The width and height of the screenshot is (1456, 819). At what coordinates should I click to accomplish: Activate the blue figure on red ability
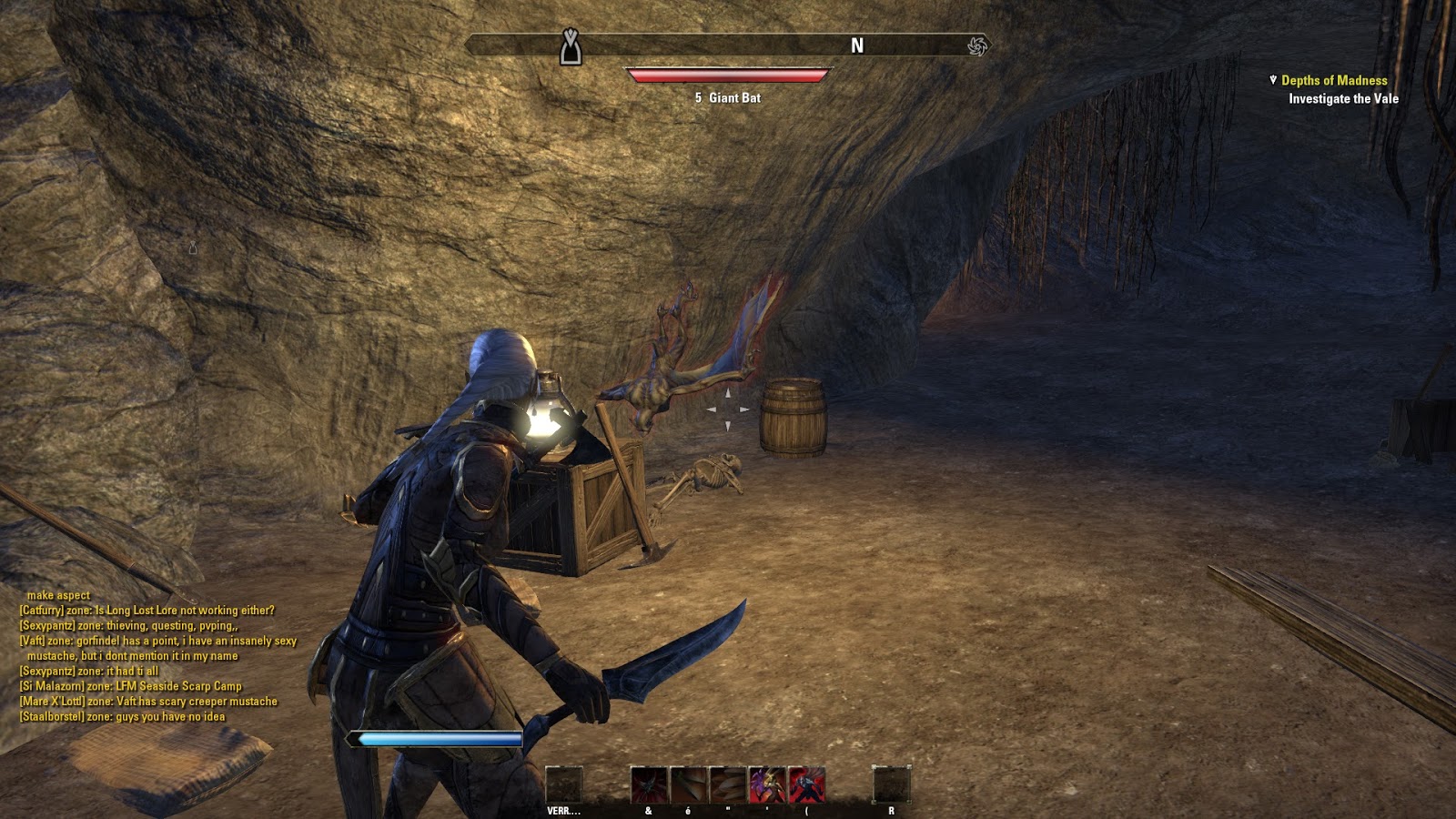(806, 784)
